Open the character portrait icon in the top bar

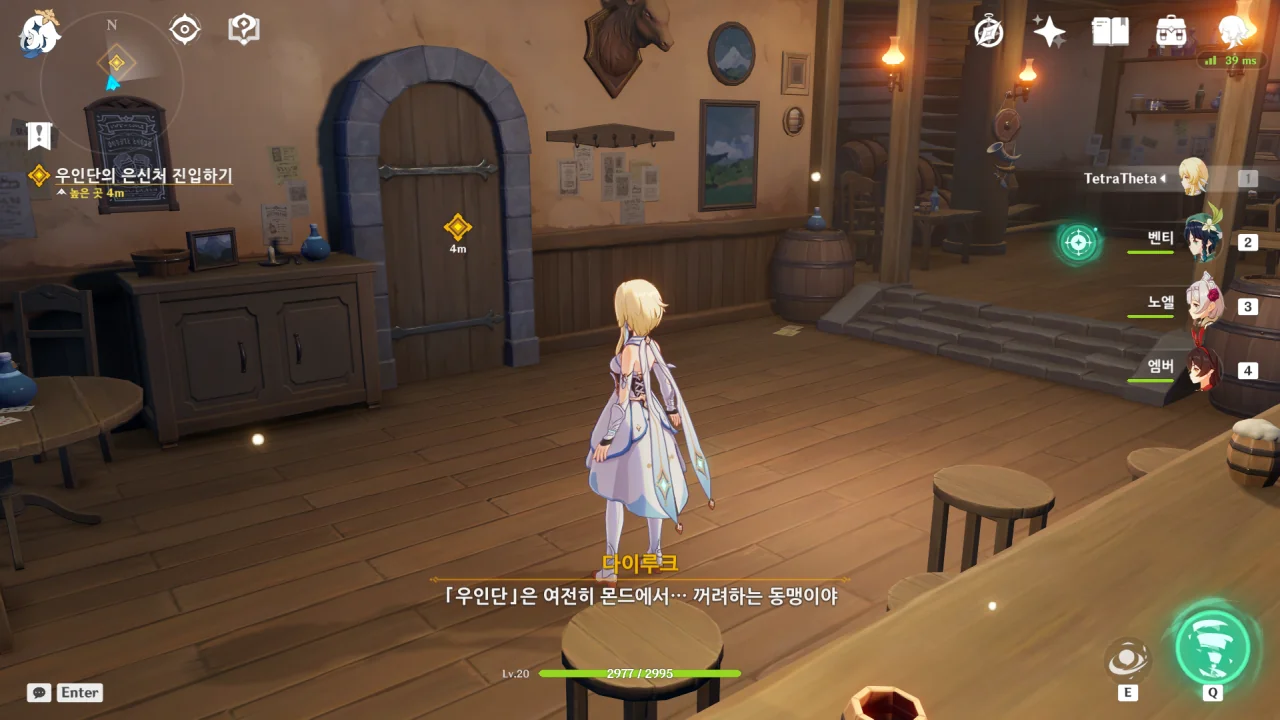click(1235, 31)
